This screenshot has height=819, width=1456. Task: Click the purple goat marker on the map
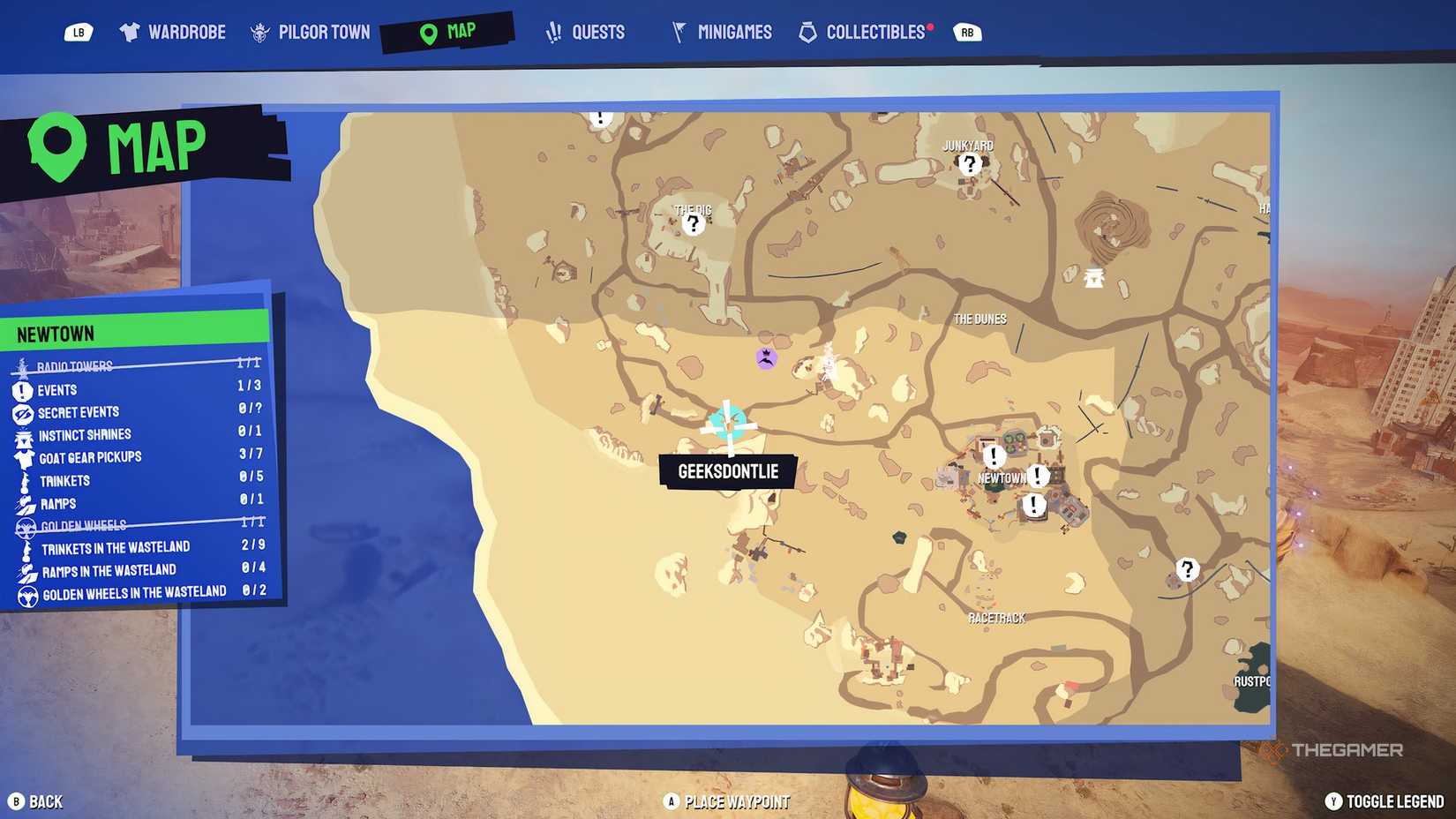[x=767, y=358]
